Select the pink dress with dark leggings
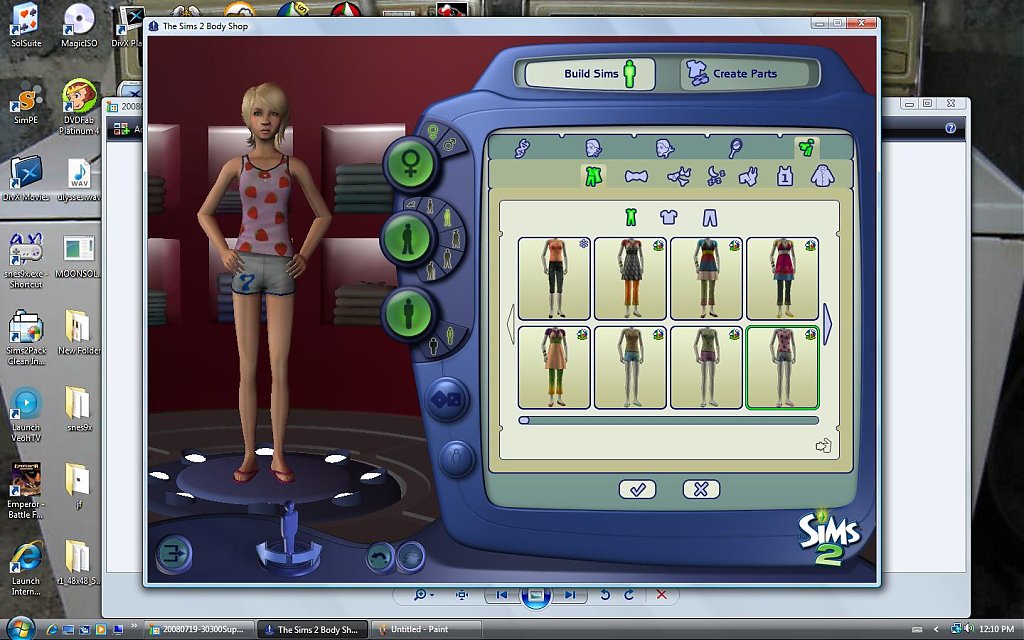This screenshot has height=640, width=1024. click(782, 278)
